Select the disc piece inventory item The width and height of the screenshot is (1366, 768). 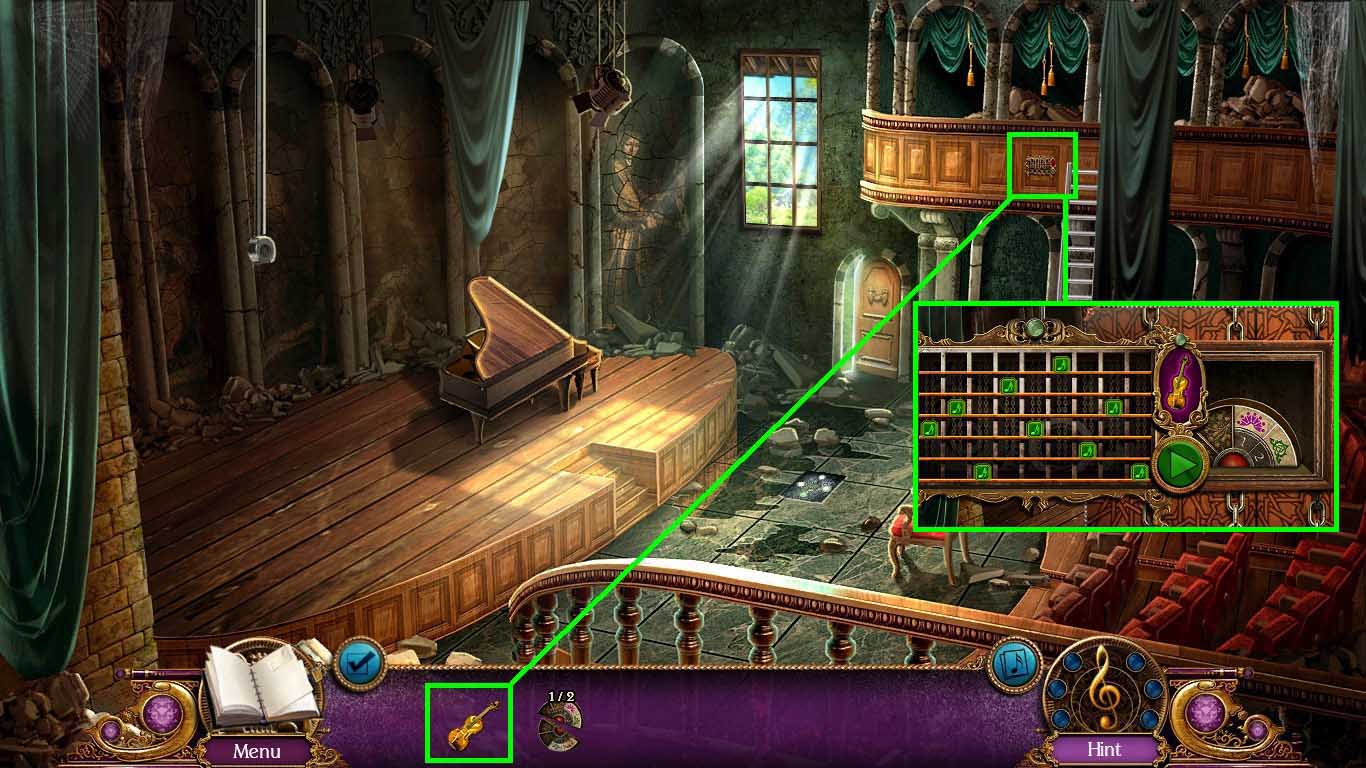tap(559, 724)
